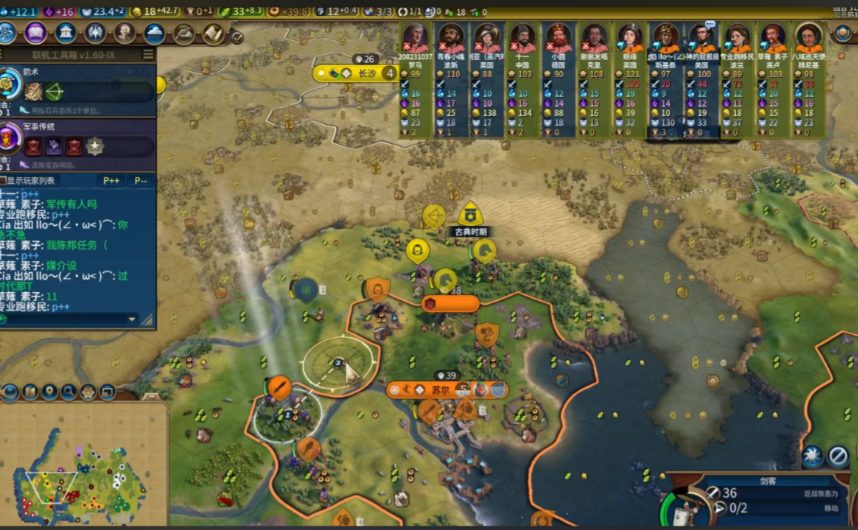Image resolution: width=858 pixels, height=530 pixels.
Task: Open the map search magnifier tool
Action: pyautogui.click(x=67, y=391)
